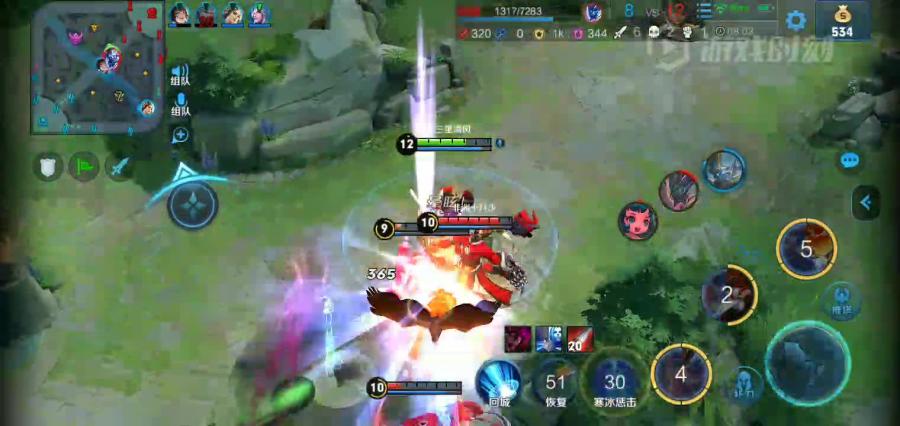Image resolution: width=900 pixels, height=426 pixels.
Task: Open the gear settings menu
Action: coord(796,20)
